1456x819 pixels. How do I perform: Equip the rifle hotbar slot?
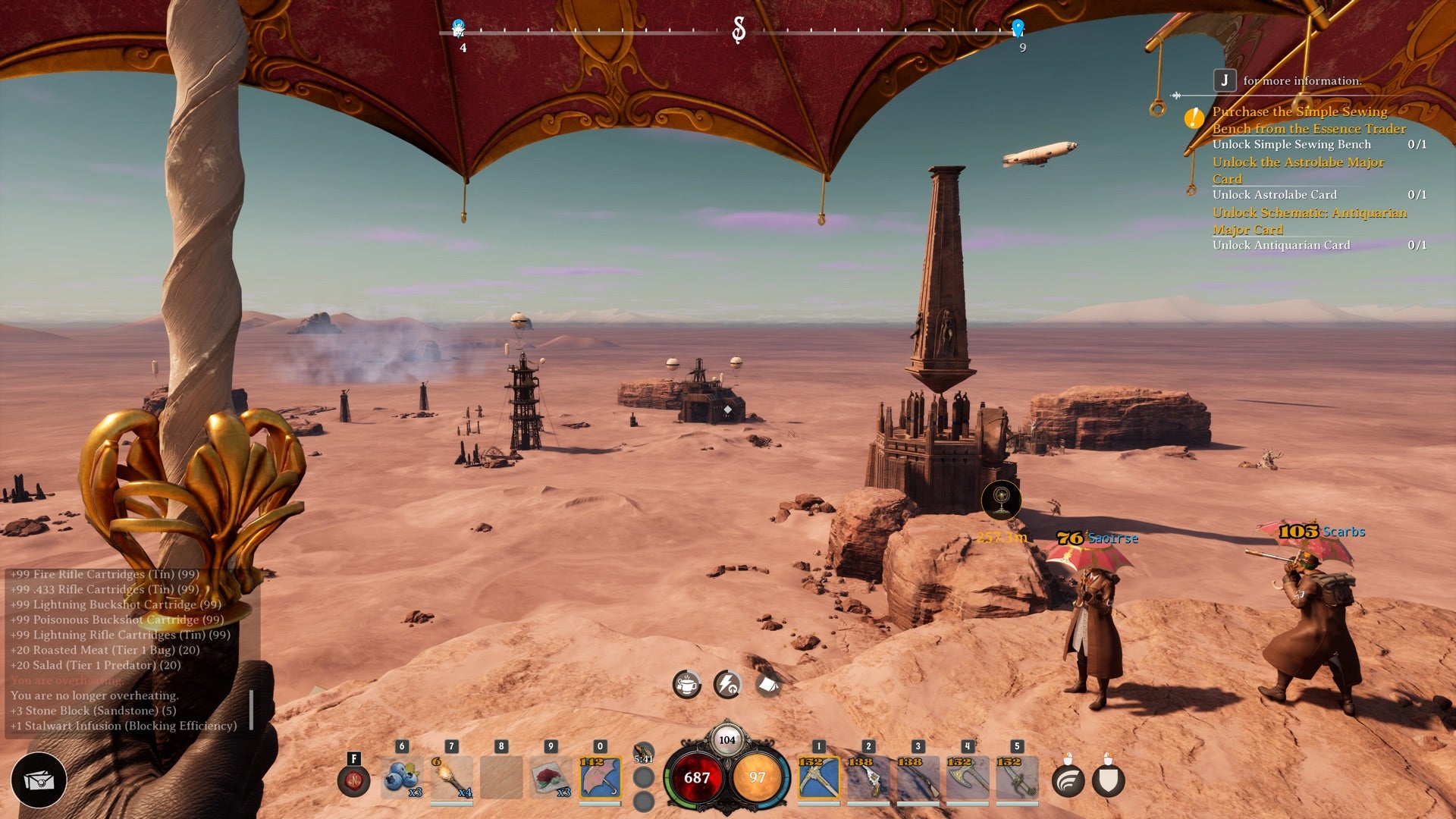pyautogui.click(x=918, y=777)
